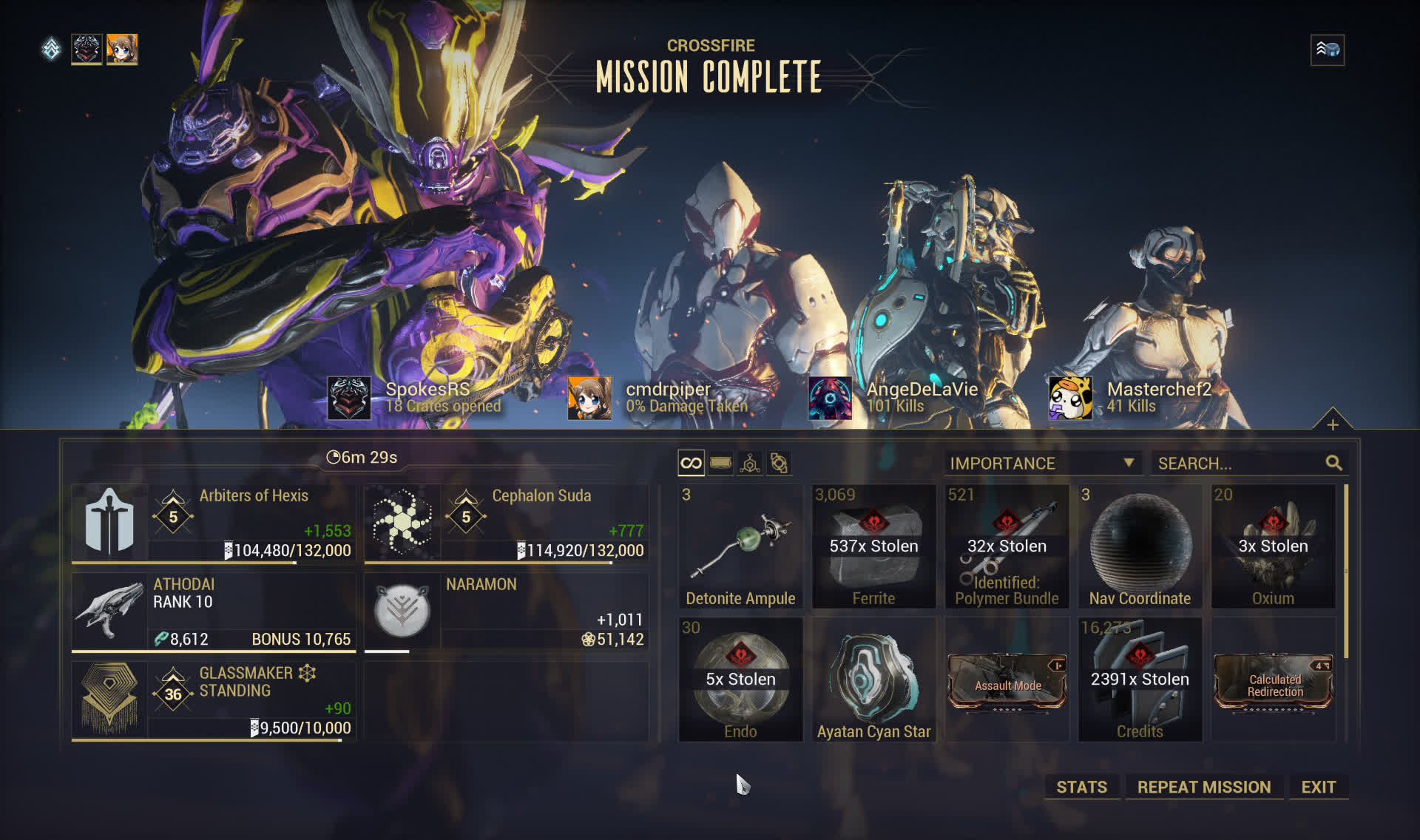This screenshot has height=840, width=1420.
Task: Open cmdrpiper's player profile entry
Action: click(658, 397)
